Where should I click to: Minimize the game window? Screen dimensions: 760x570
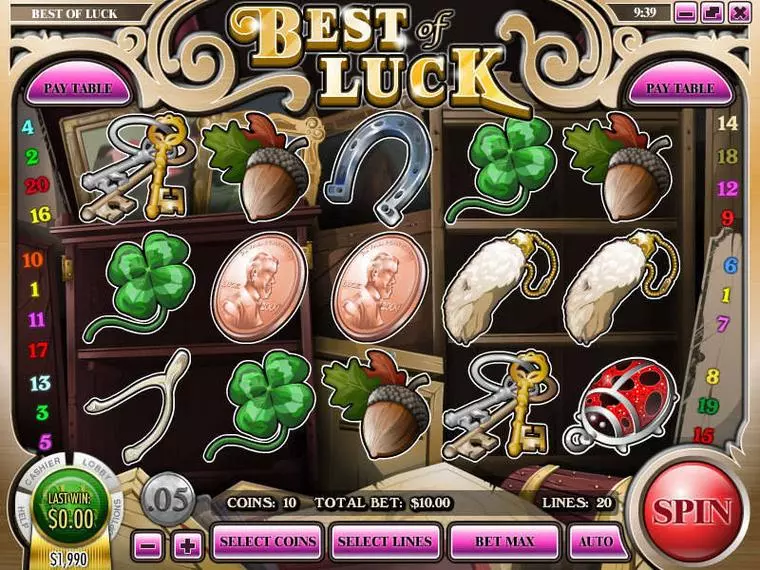click(x=685, y=13)
